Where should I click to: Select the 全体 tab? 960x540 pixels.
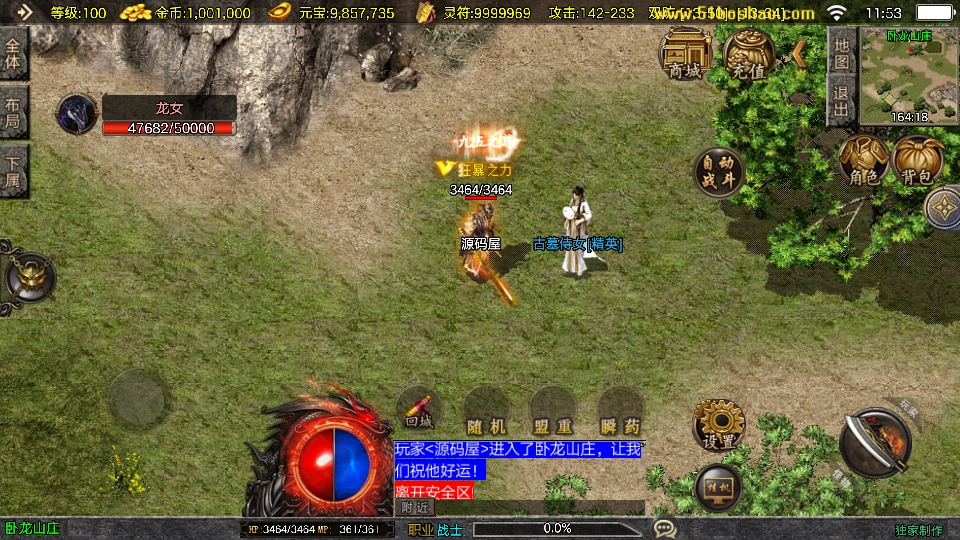pos(13,55)
